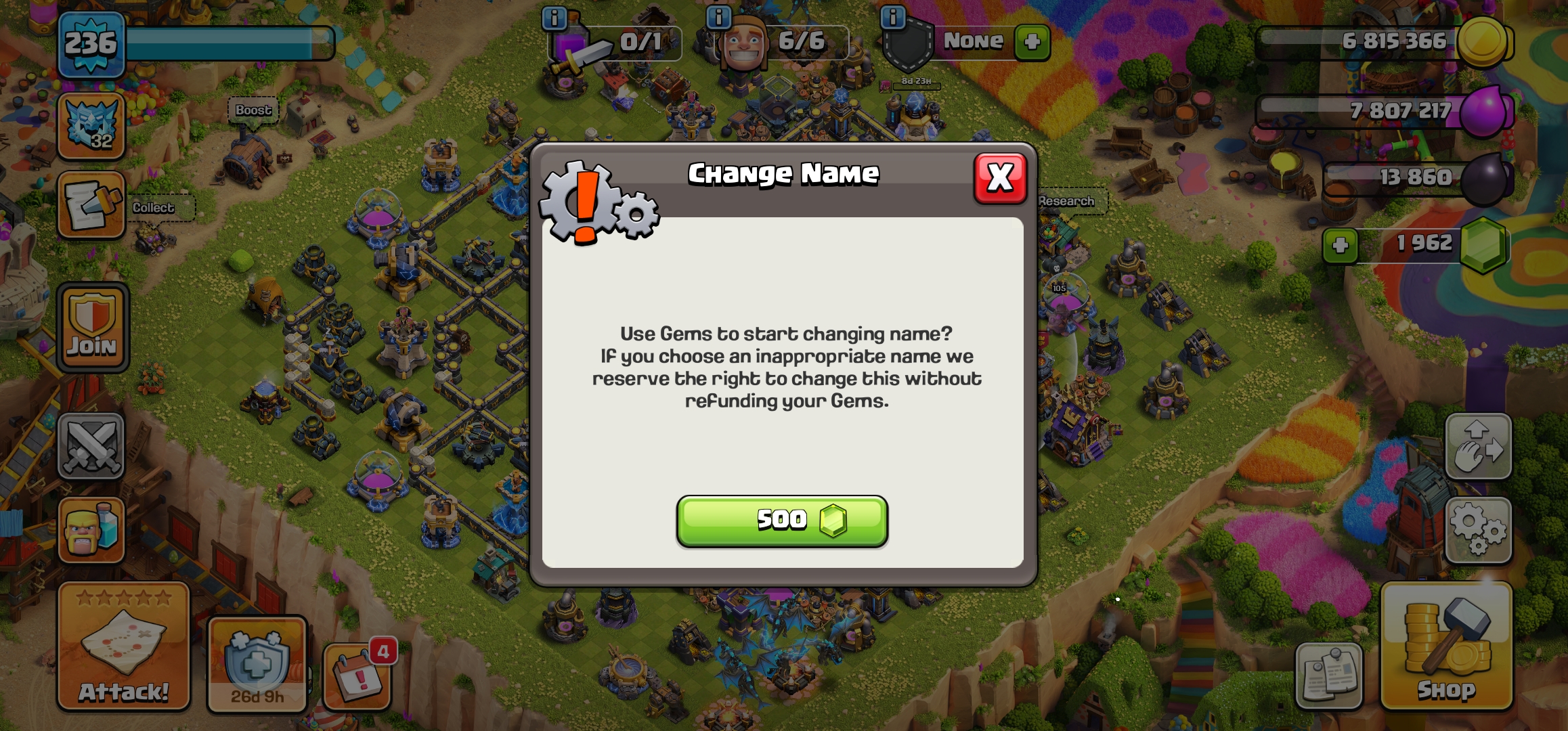Open the Shop menu
This screenshot has height=731, width=1568.
[x=1446, y=646]
